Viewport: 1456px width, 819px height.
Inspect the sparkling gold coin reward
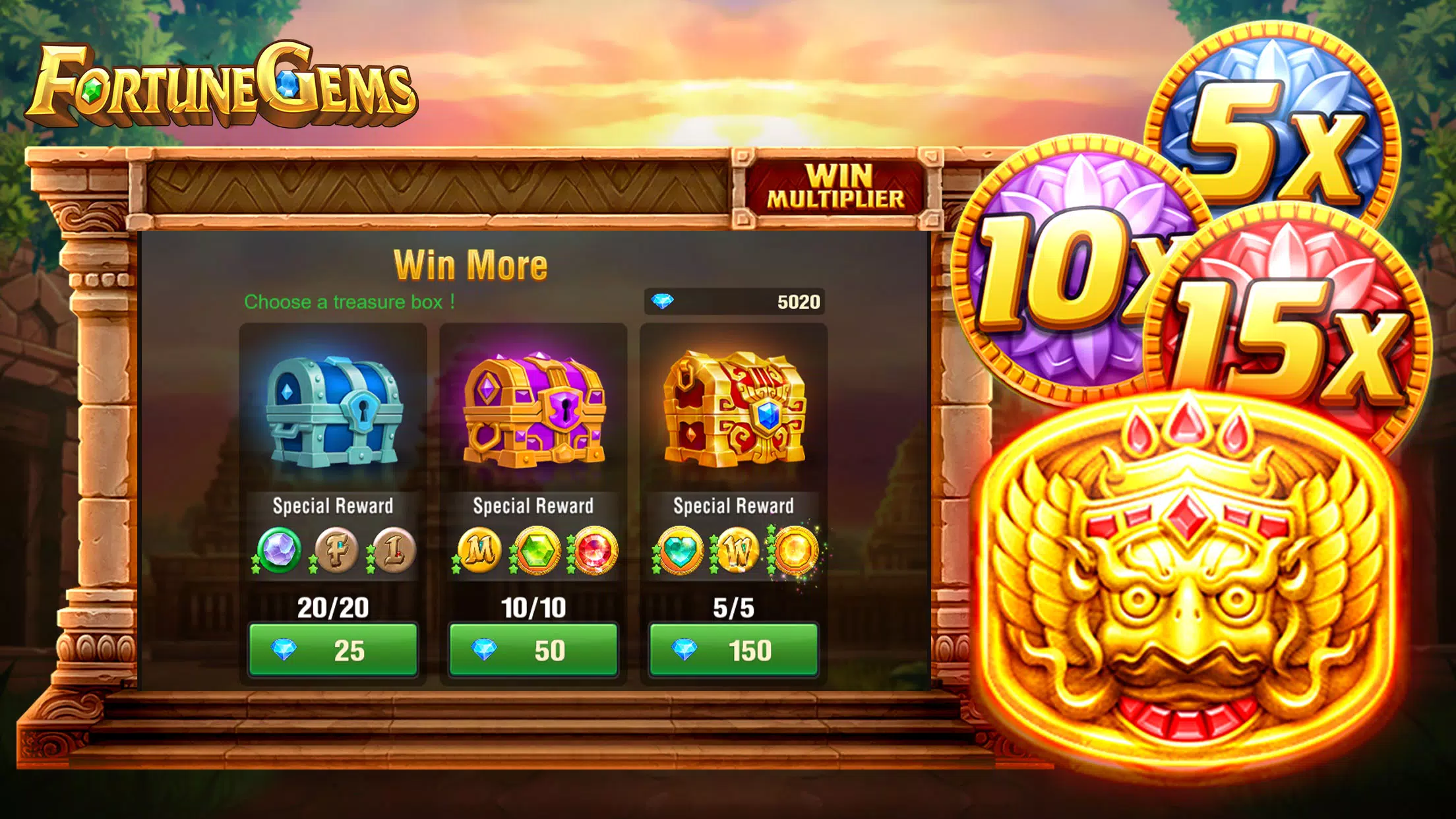795,550
